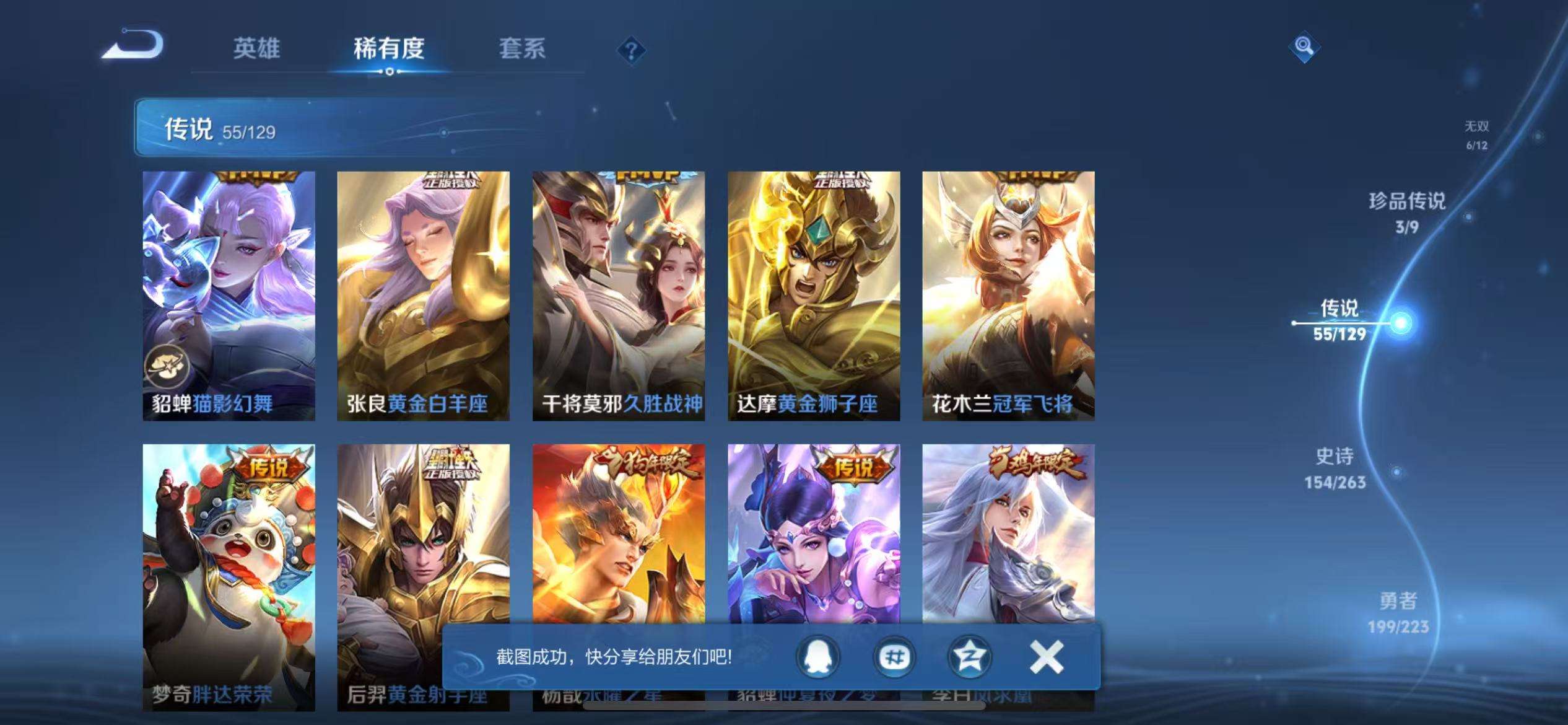Switch to the 英雄 tab
Image resolution: width=1568 pixels, height=725 pixels.
[256, 50]
